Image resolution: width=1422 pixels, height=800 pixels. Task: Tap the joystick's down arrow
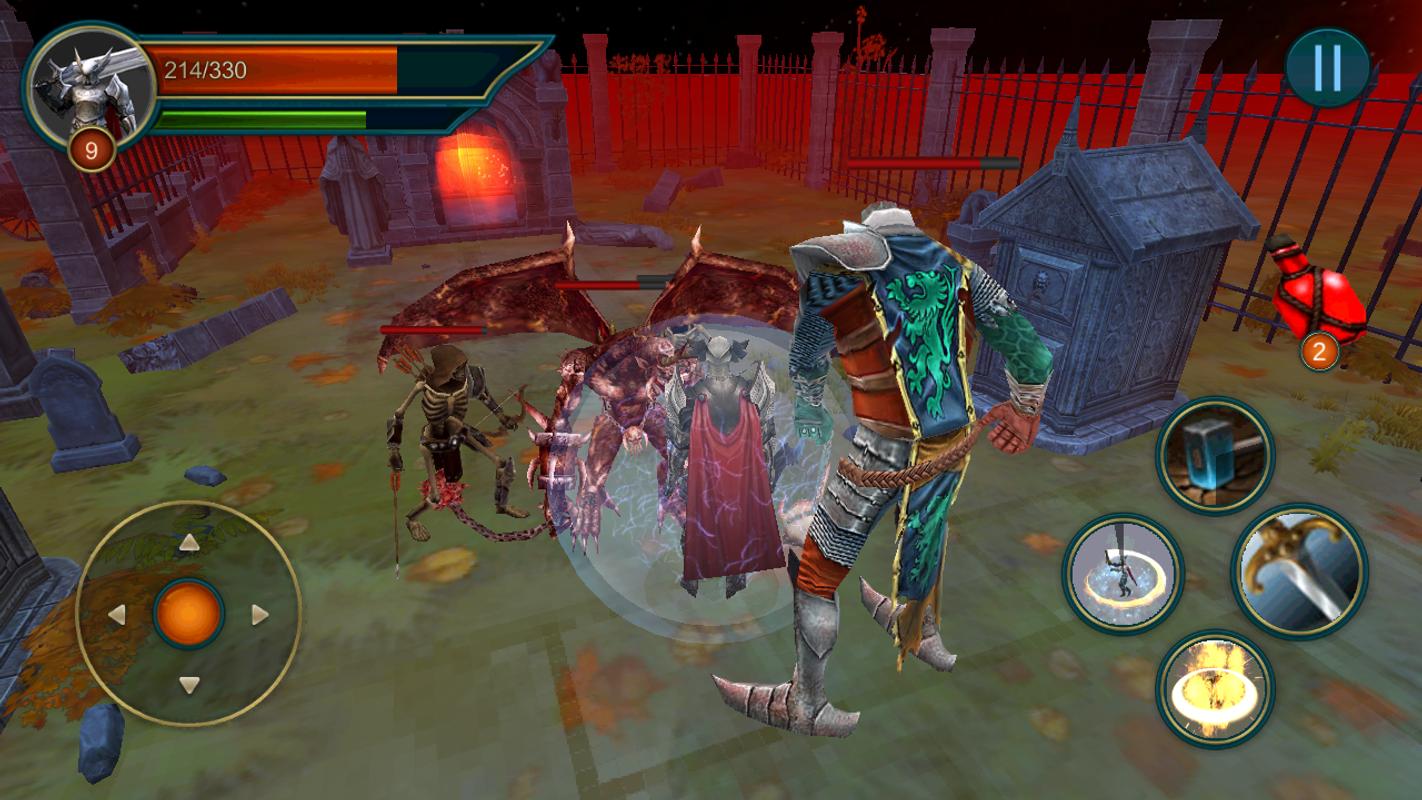coord(188,685)
